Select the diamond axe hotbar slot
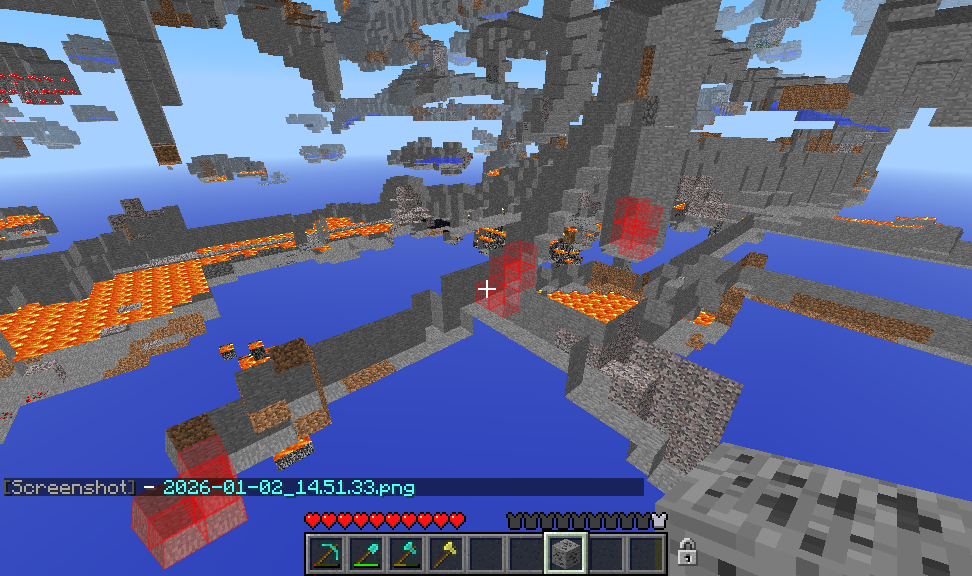The image size is (972, 576). 406,553
